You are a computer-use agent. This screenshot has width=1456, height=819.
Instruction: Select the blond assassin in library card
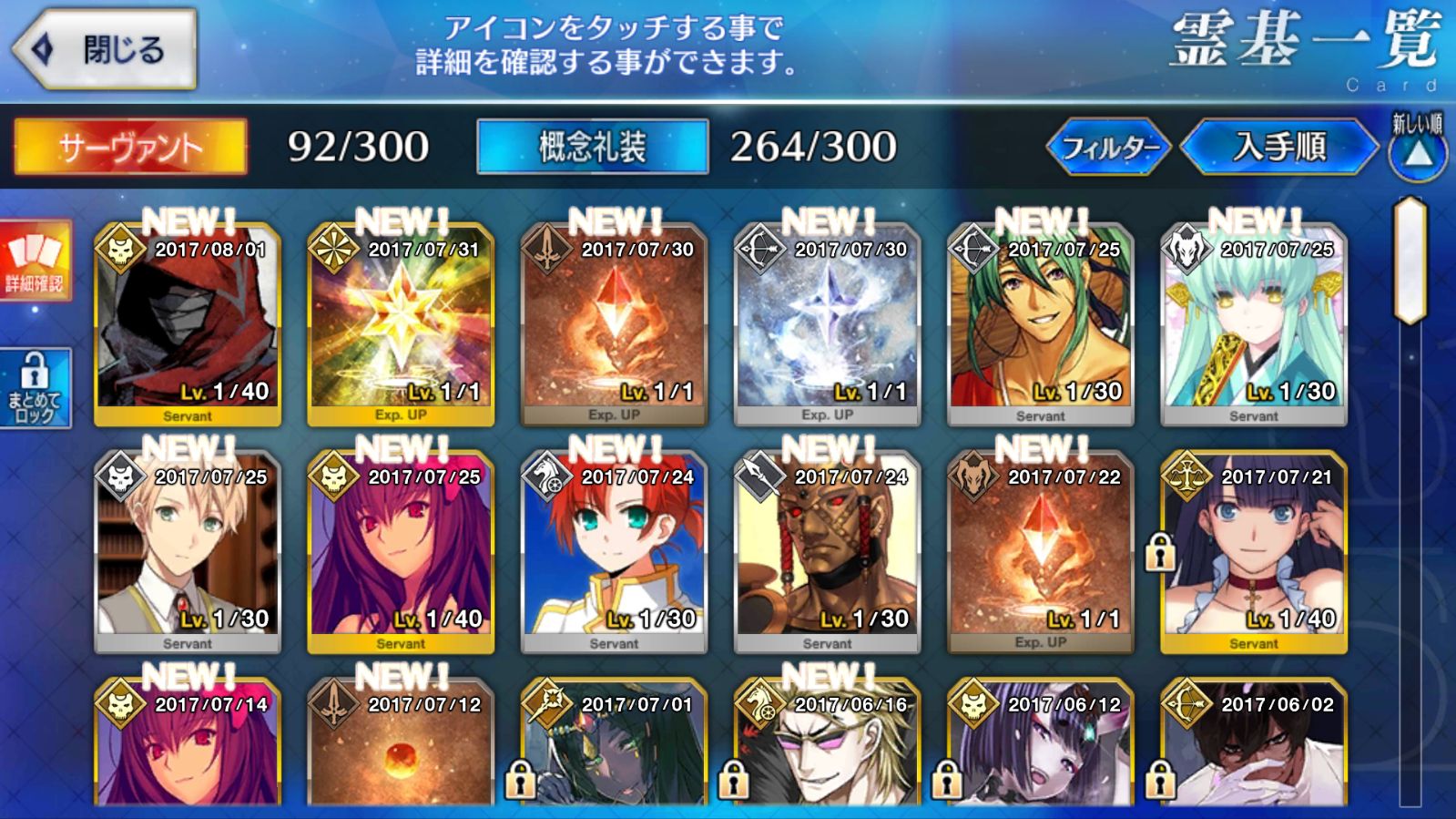188,553
